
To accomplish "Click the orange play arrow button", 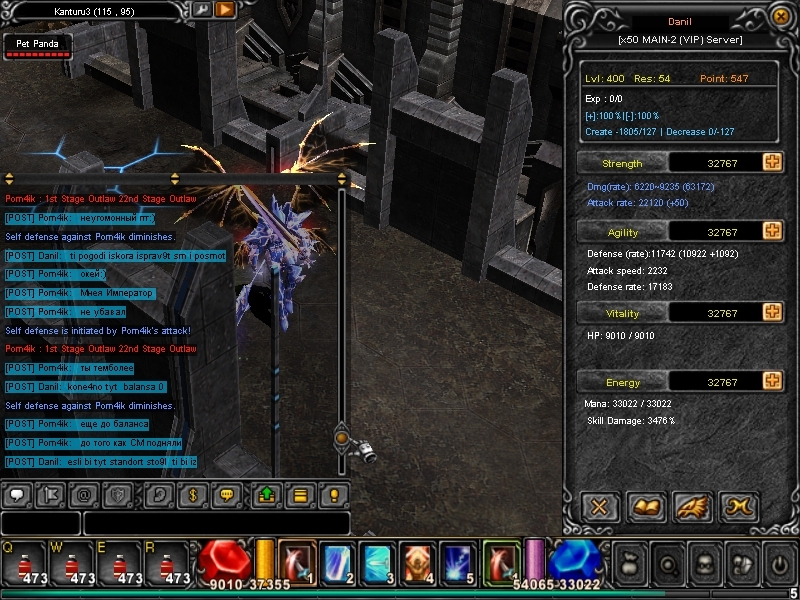I will [225, 9].
